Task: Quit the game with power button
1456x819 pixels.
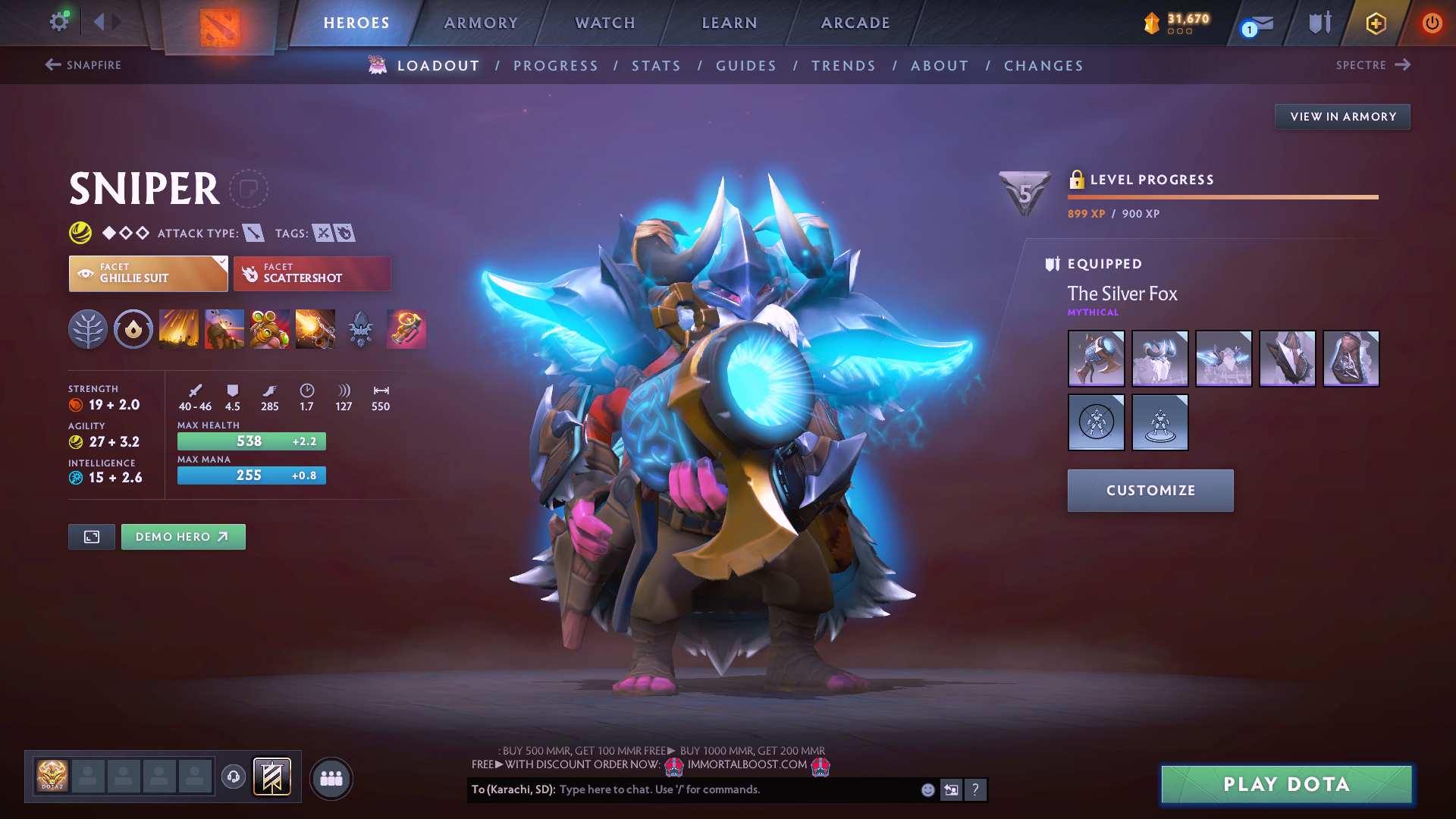Action: [x=1432, y=23]
